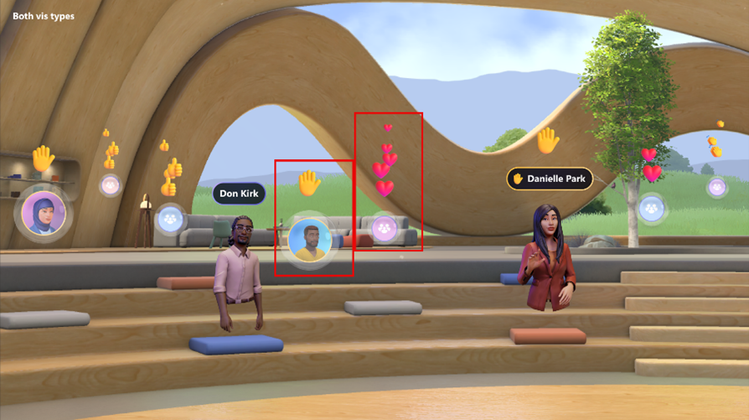Choose the yellow-shirted man's profile bubble
This screenshot has width=749, height=420.
coord(310,241)
